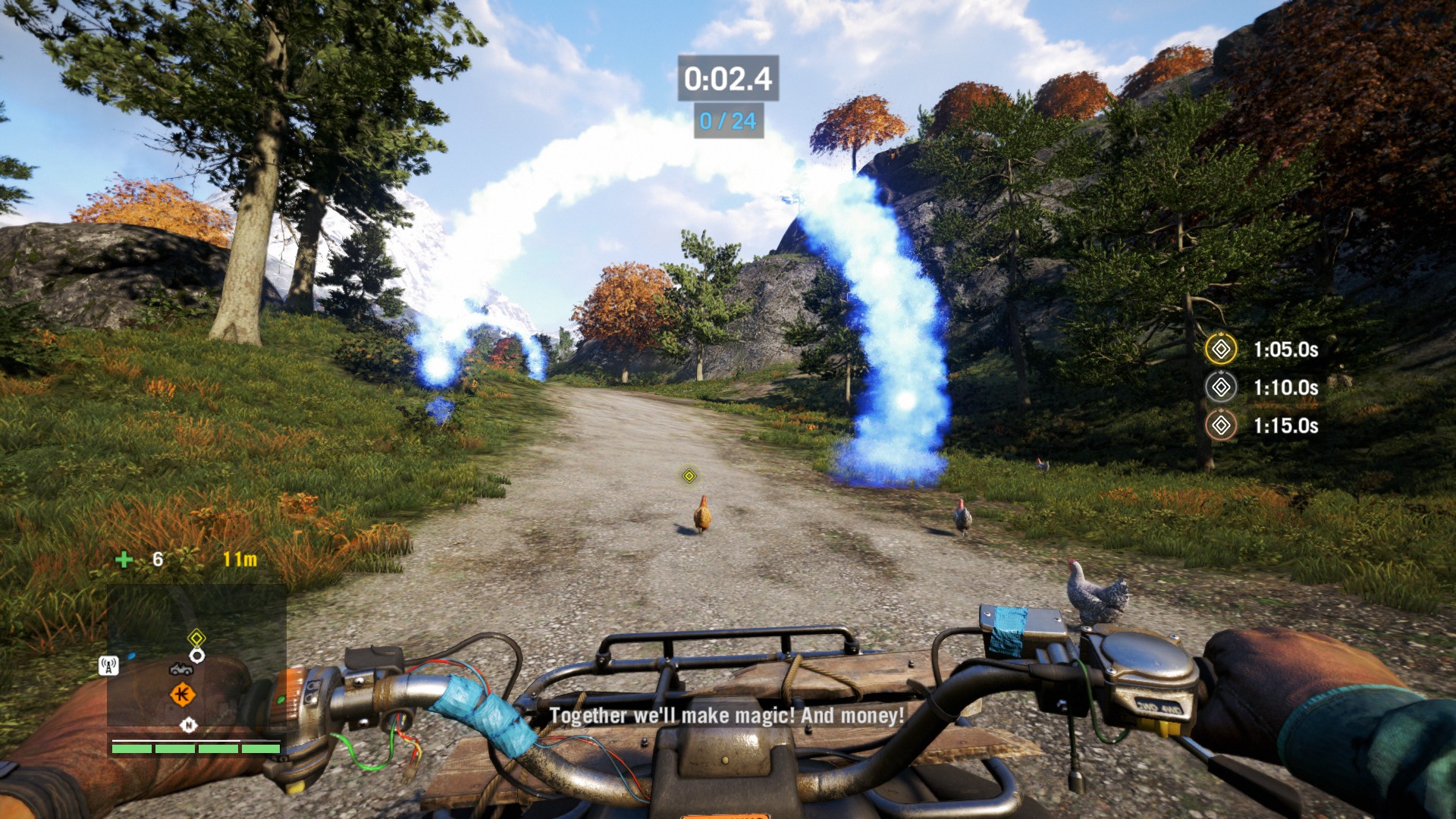
Task: Select the radio tower icon beside the minimap
Action: 108,666
